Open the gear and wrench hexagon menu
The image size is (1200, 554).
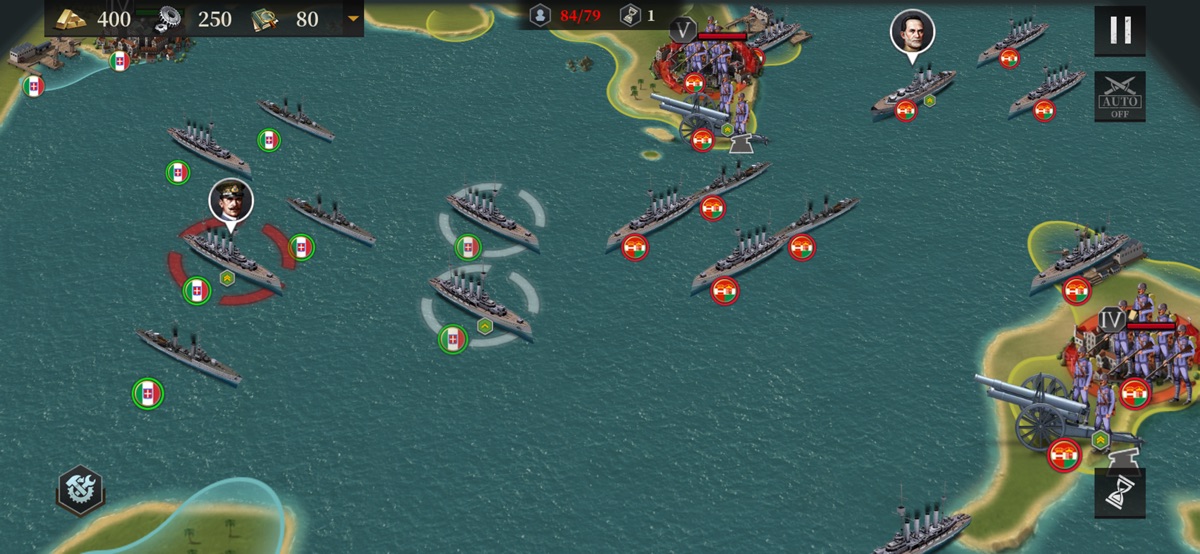pos(80,490)
